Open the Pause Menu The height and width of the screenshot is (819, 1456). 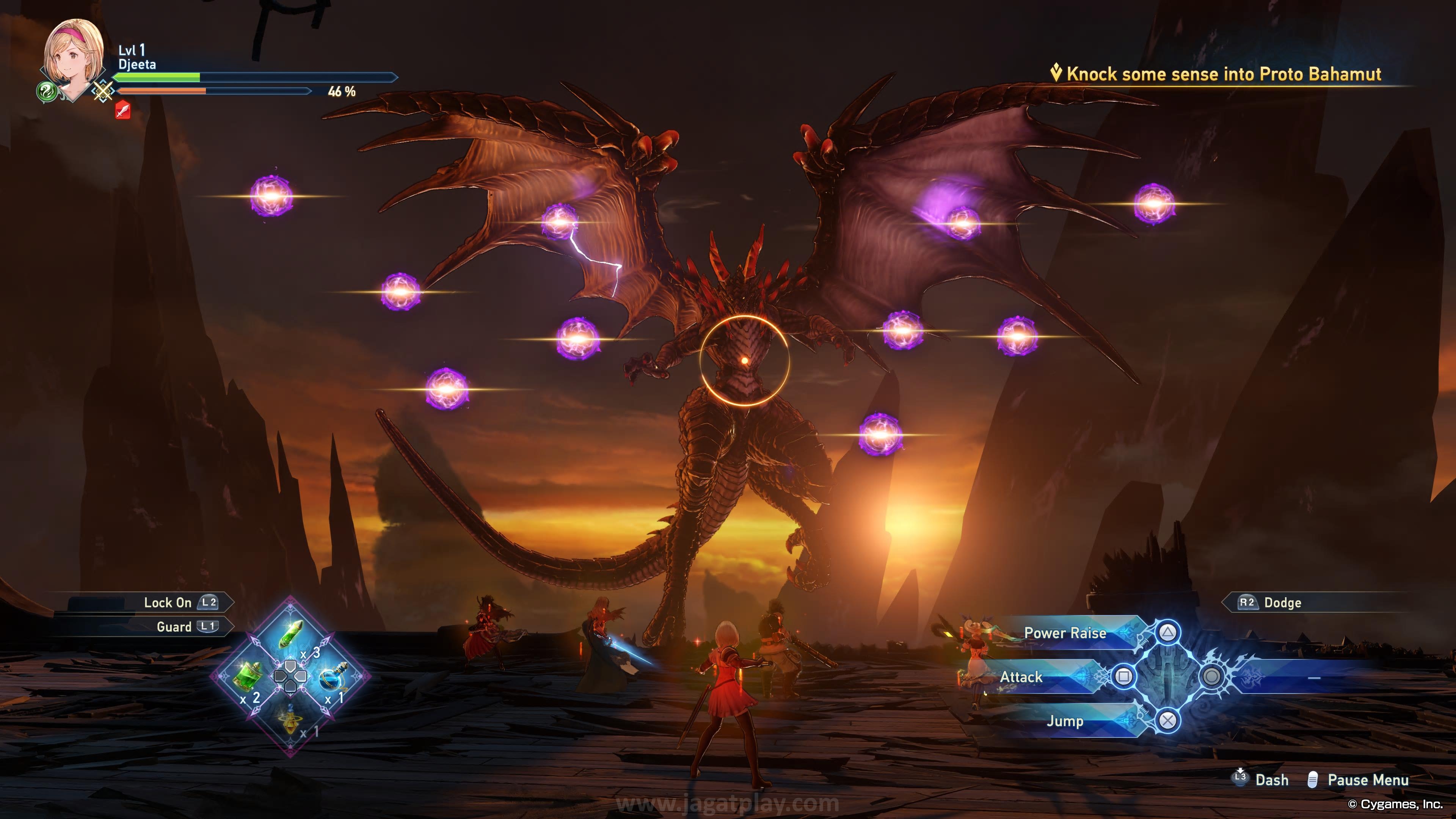click(1367, 780)
